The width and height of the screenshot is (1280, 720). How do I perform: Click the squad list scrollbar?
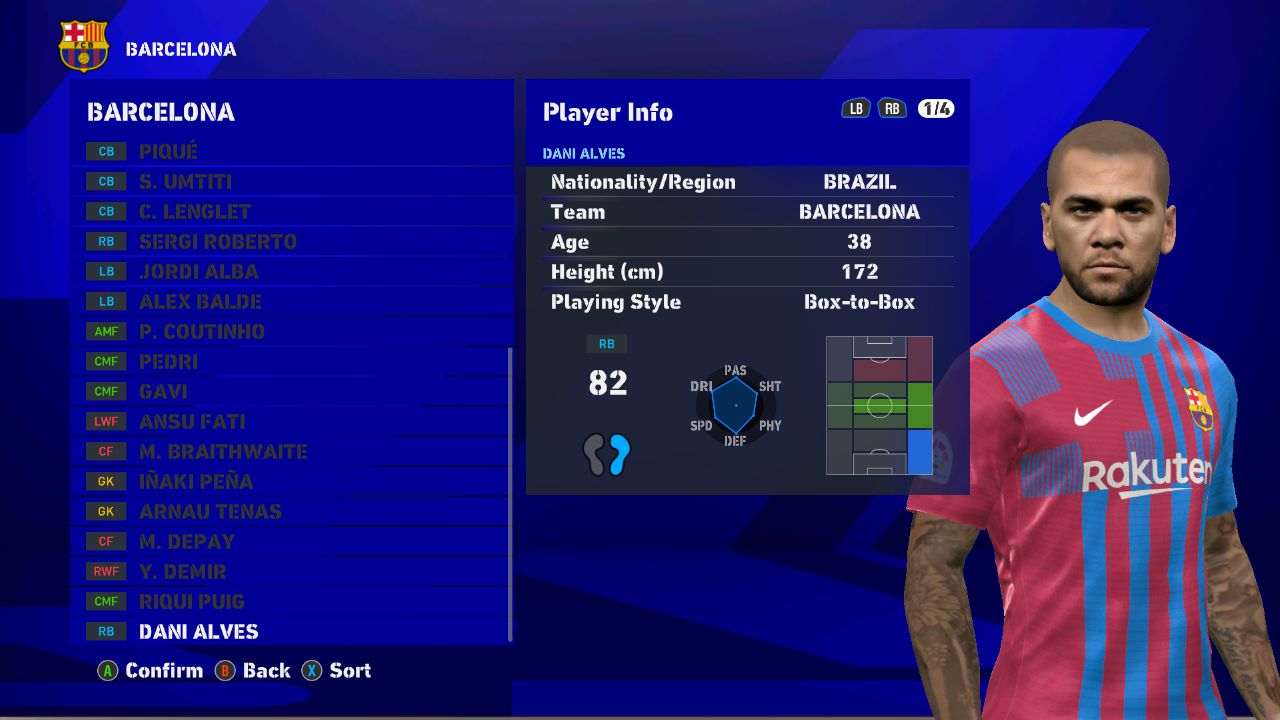click(x=510, y=494)
